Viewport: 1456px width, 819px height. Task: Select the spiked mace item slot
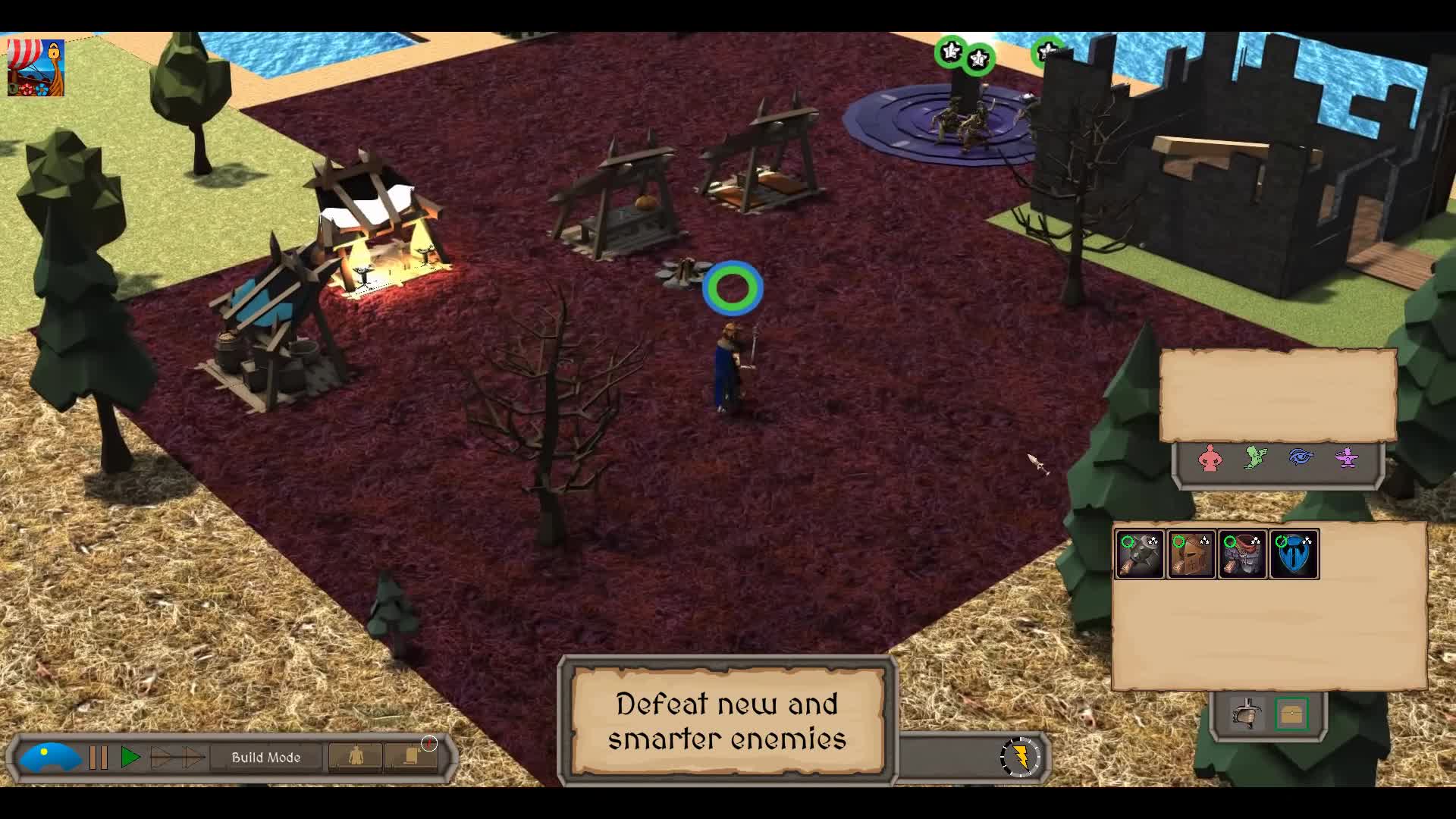coord(1140,554)
